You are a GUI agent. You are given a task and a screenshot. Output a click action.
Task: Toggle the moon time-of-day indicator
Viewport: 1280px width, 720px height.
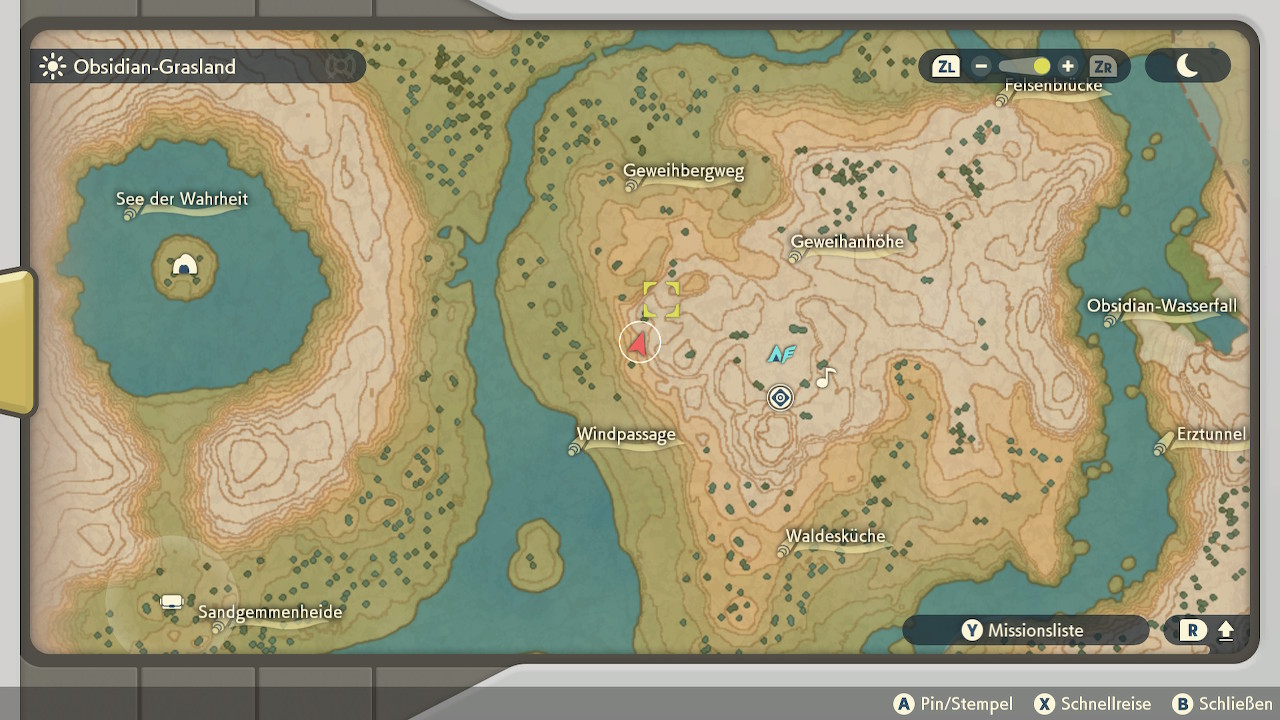tap(1187, 66)
